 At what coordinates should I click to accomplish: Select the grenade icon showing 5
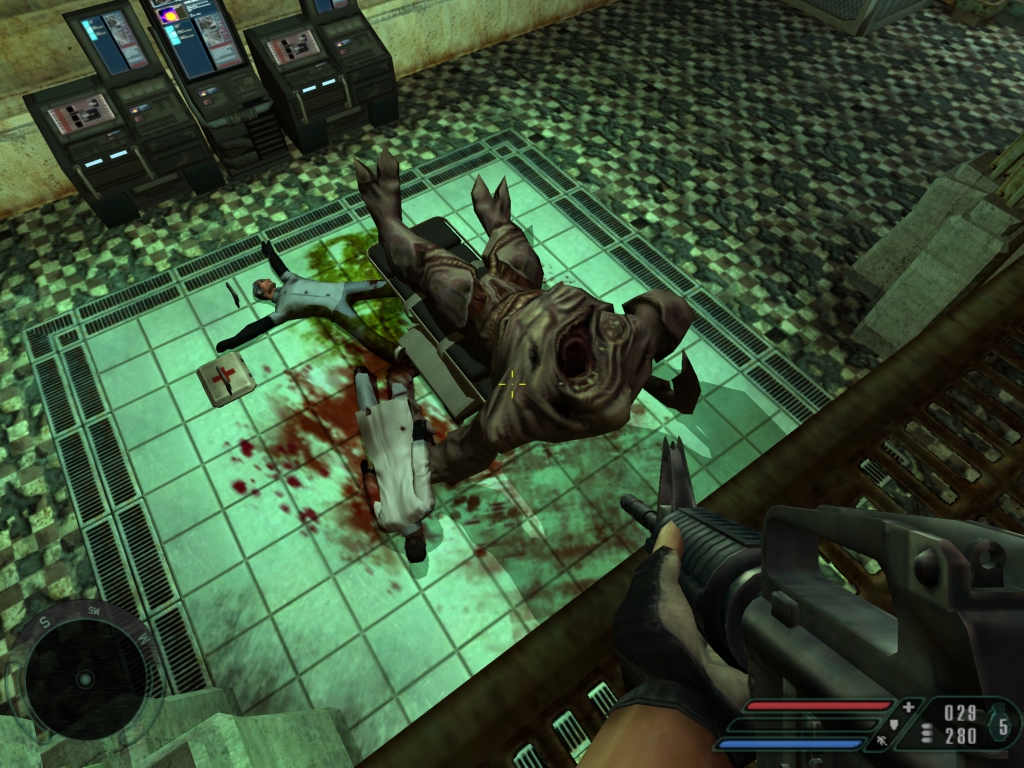pos(1002,724)
